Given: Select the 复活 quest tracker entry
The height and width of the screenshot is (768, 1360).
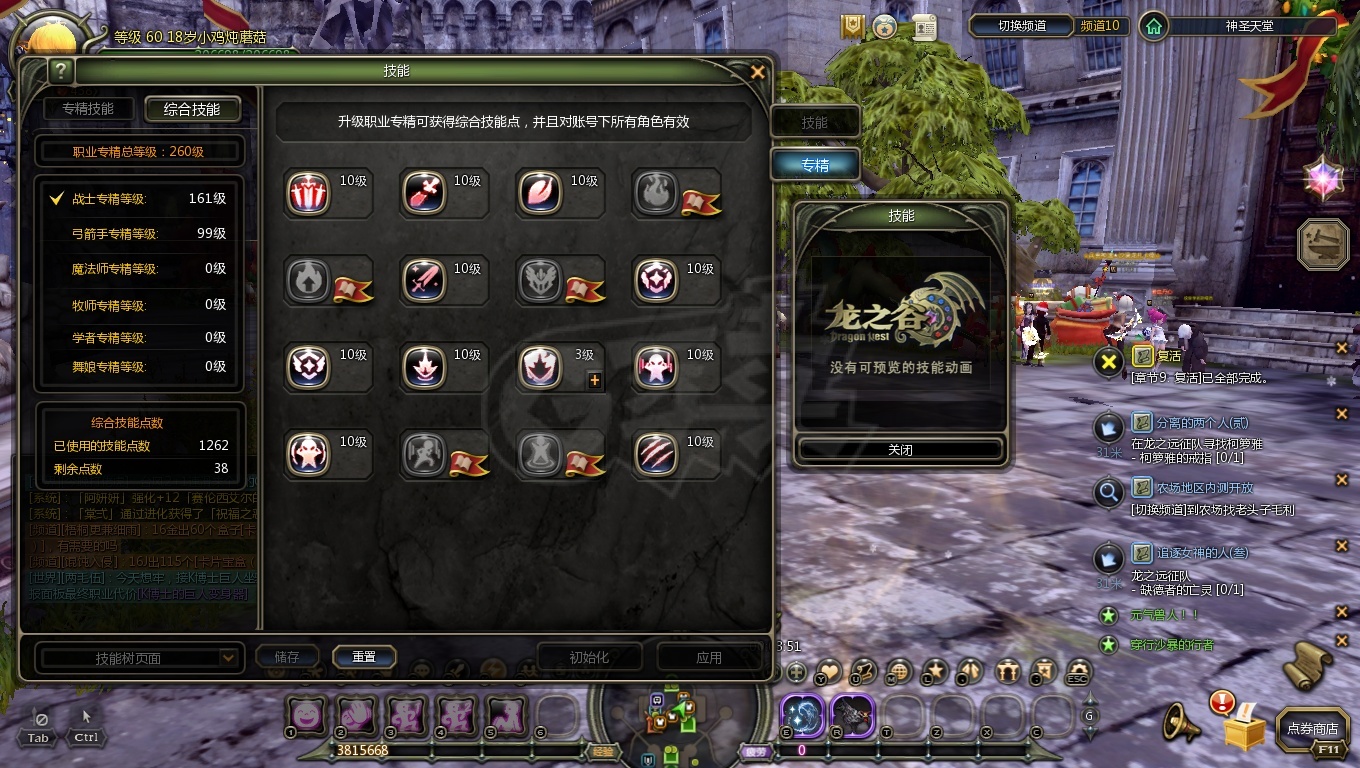Looking at the screenshot, I should [x=1170, y=356].
